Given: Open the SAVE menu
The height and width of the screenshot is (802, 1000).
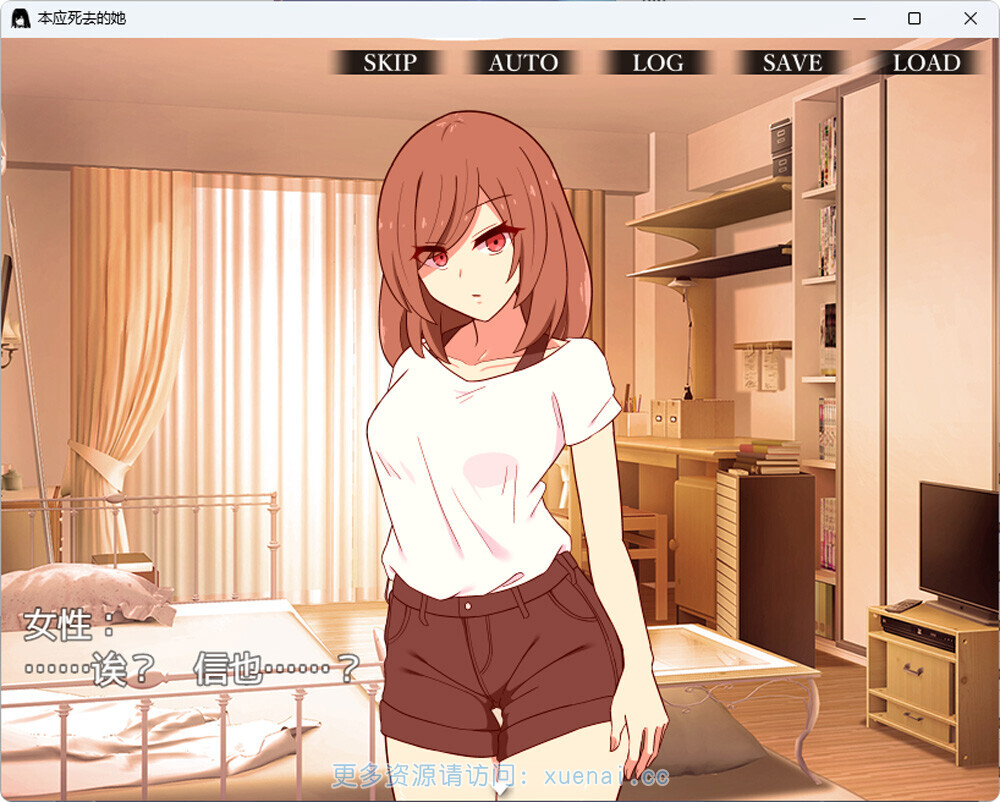Looking at the screenshot, I should pyautogui.click(x=792, y=62).
